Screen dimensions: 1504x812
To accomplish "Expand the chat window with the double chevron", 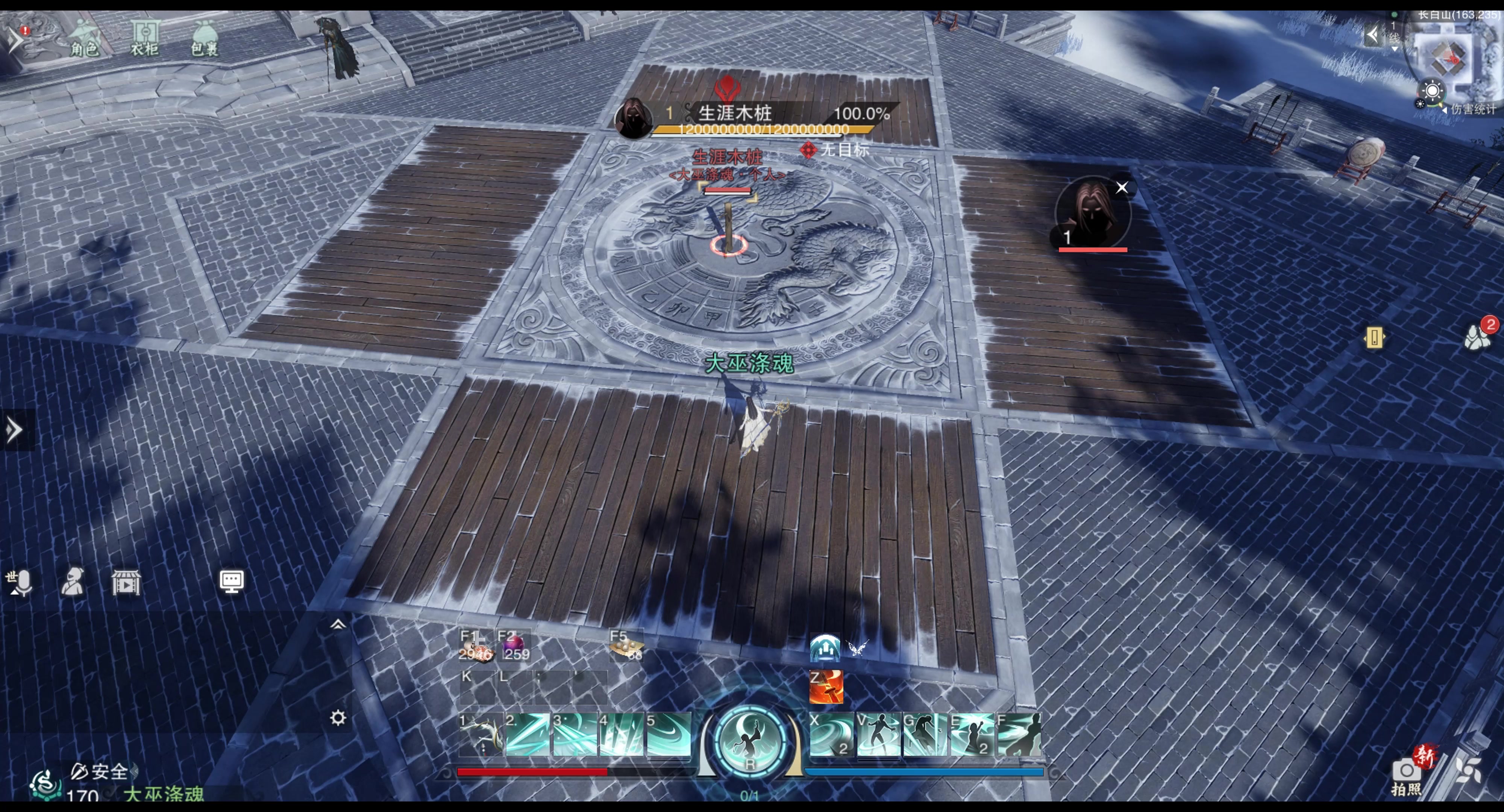I will click(x=338, y=625).
